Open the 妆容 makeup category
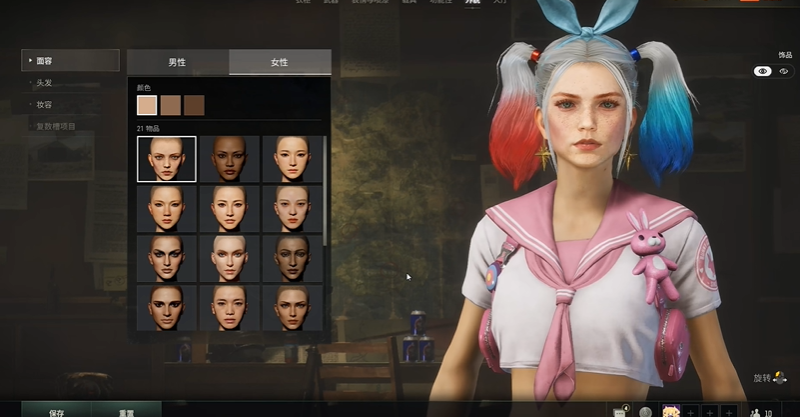The height and width of the screenshot is (417, 800). [x=44, y=104]
